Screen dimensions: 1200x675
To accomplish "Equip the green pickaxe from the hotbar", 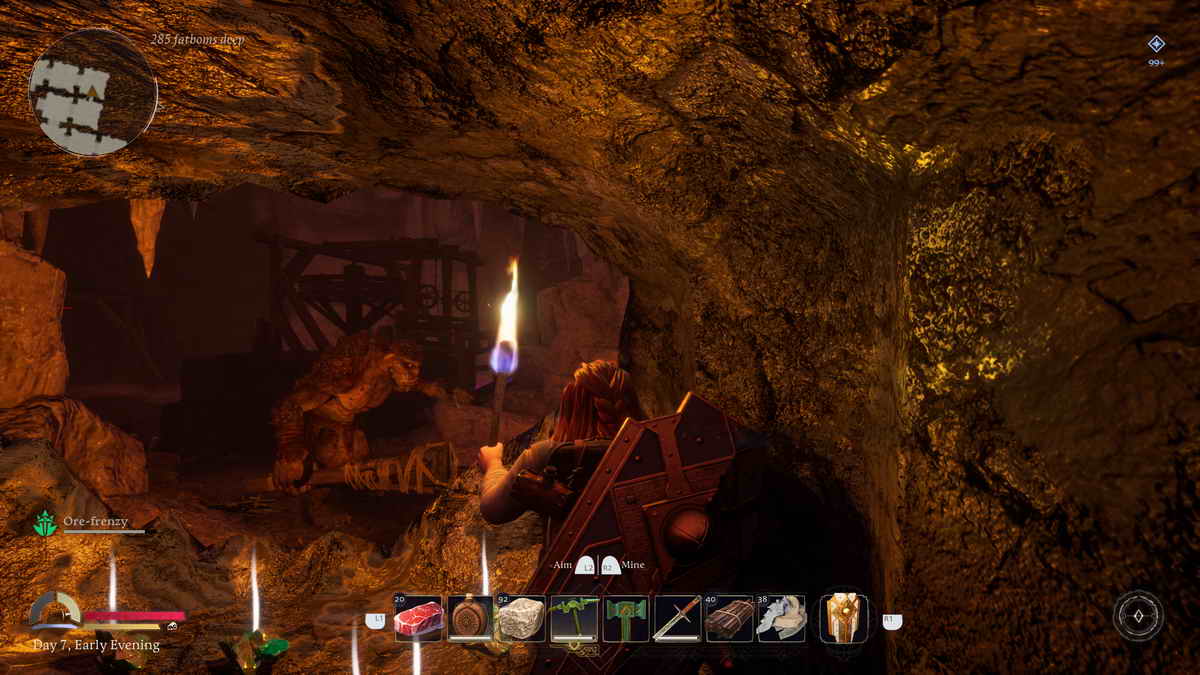I will (x=574, y=618).
